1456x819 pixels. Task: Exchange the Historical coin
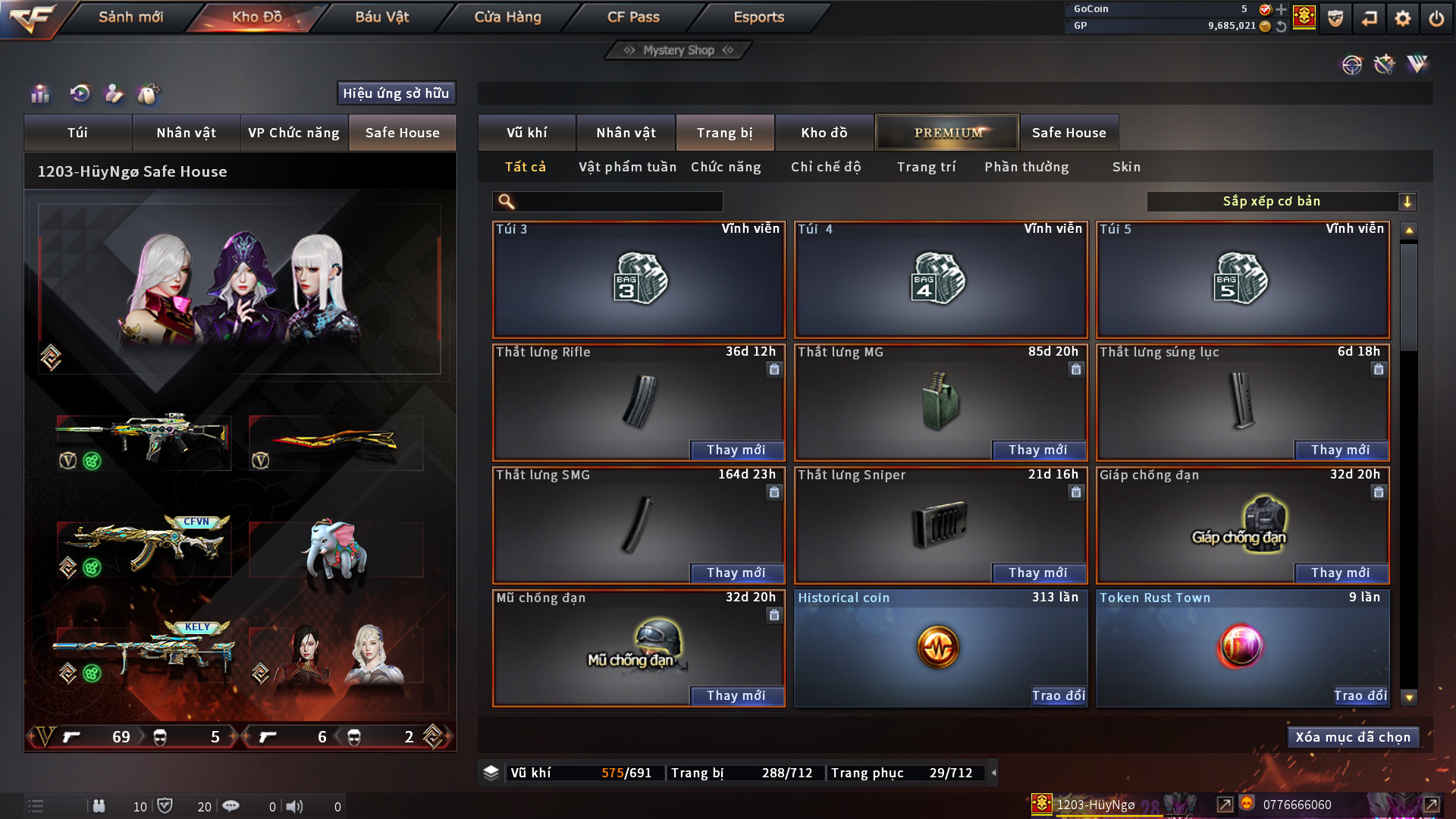1058,696
